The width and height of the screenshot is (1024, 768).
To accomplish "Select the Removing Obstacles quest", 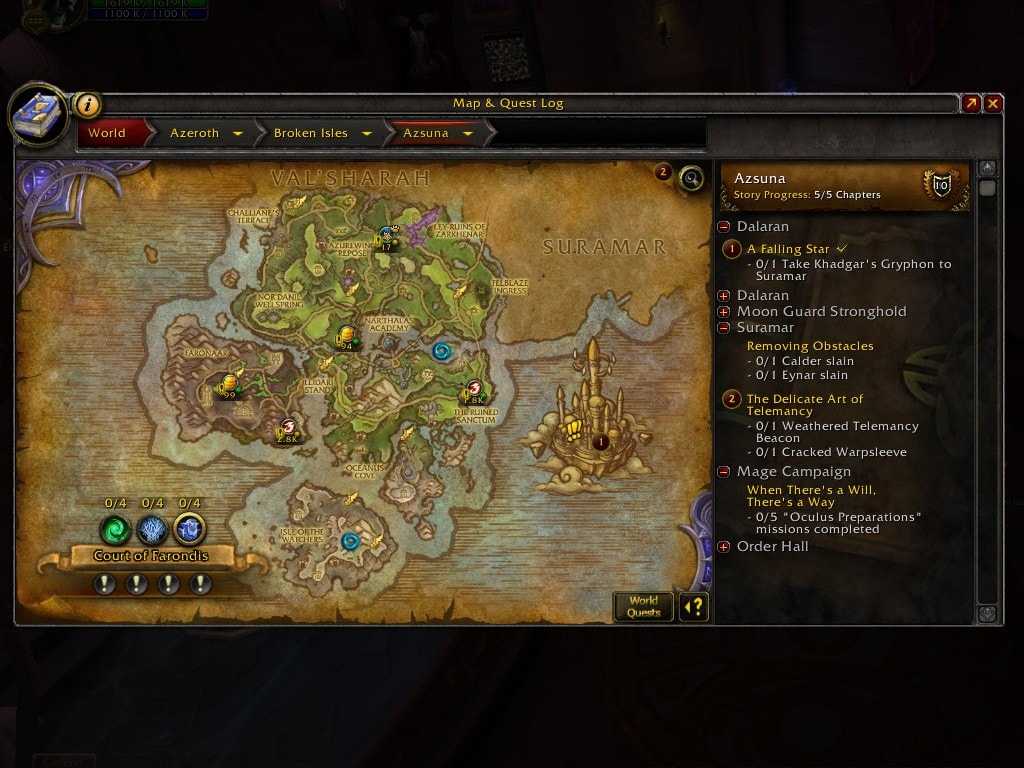I will click(810, 346).
